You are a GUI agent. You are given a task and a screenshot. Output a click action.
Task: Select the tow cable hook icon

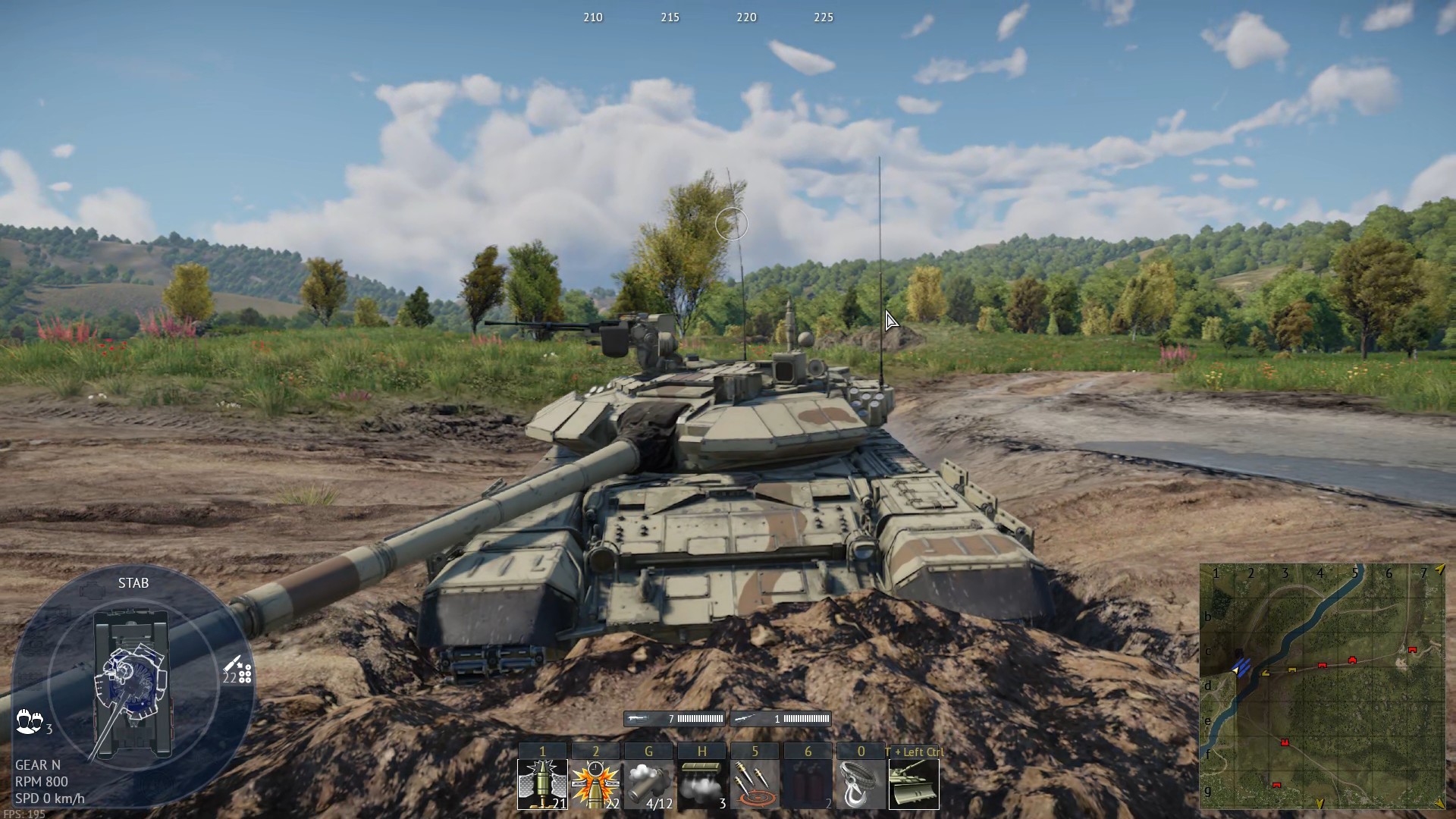coord(861,783)
